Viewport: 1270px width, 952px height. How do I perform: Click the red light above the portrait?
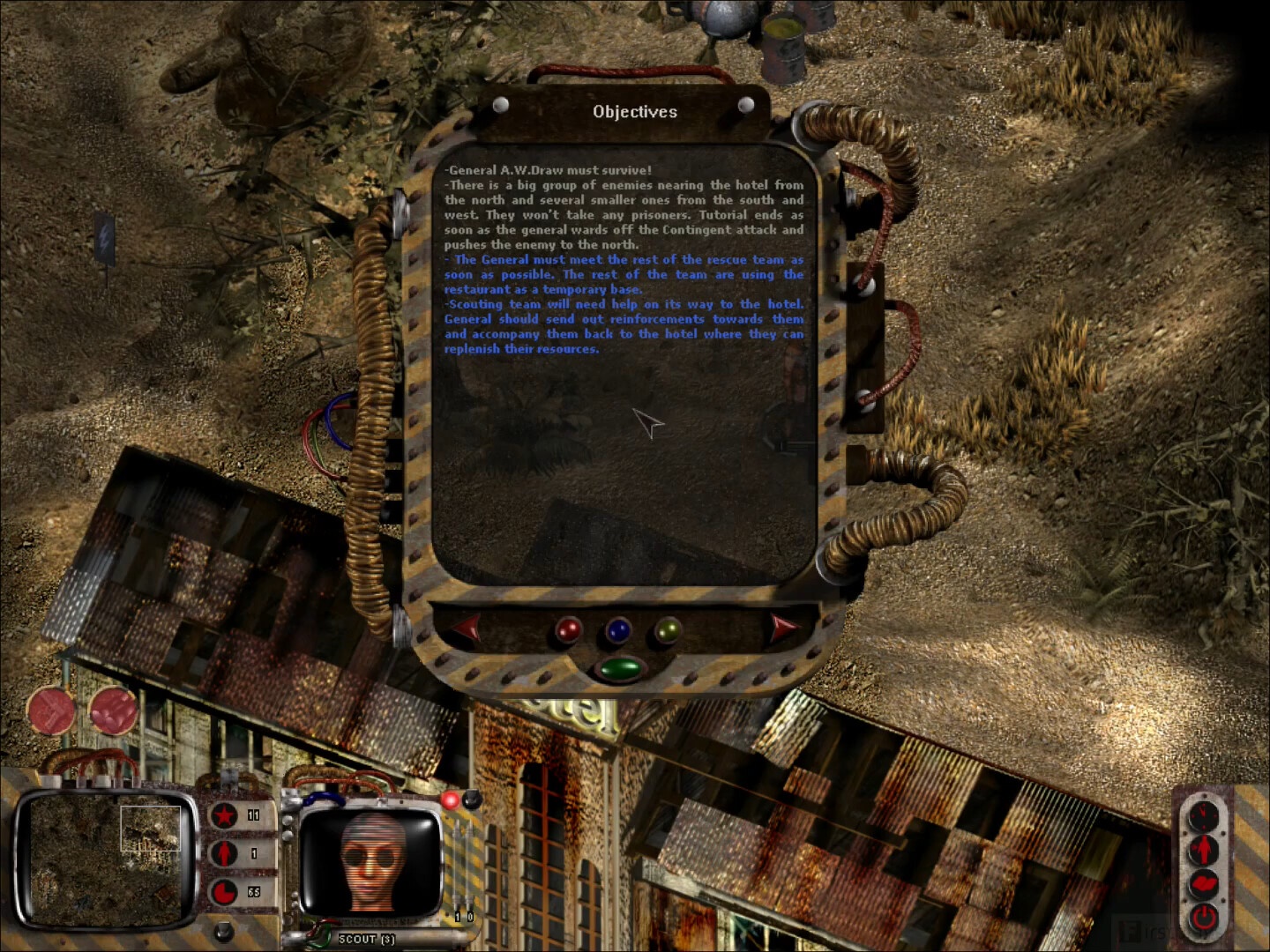click(x=452, y=800)
